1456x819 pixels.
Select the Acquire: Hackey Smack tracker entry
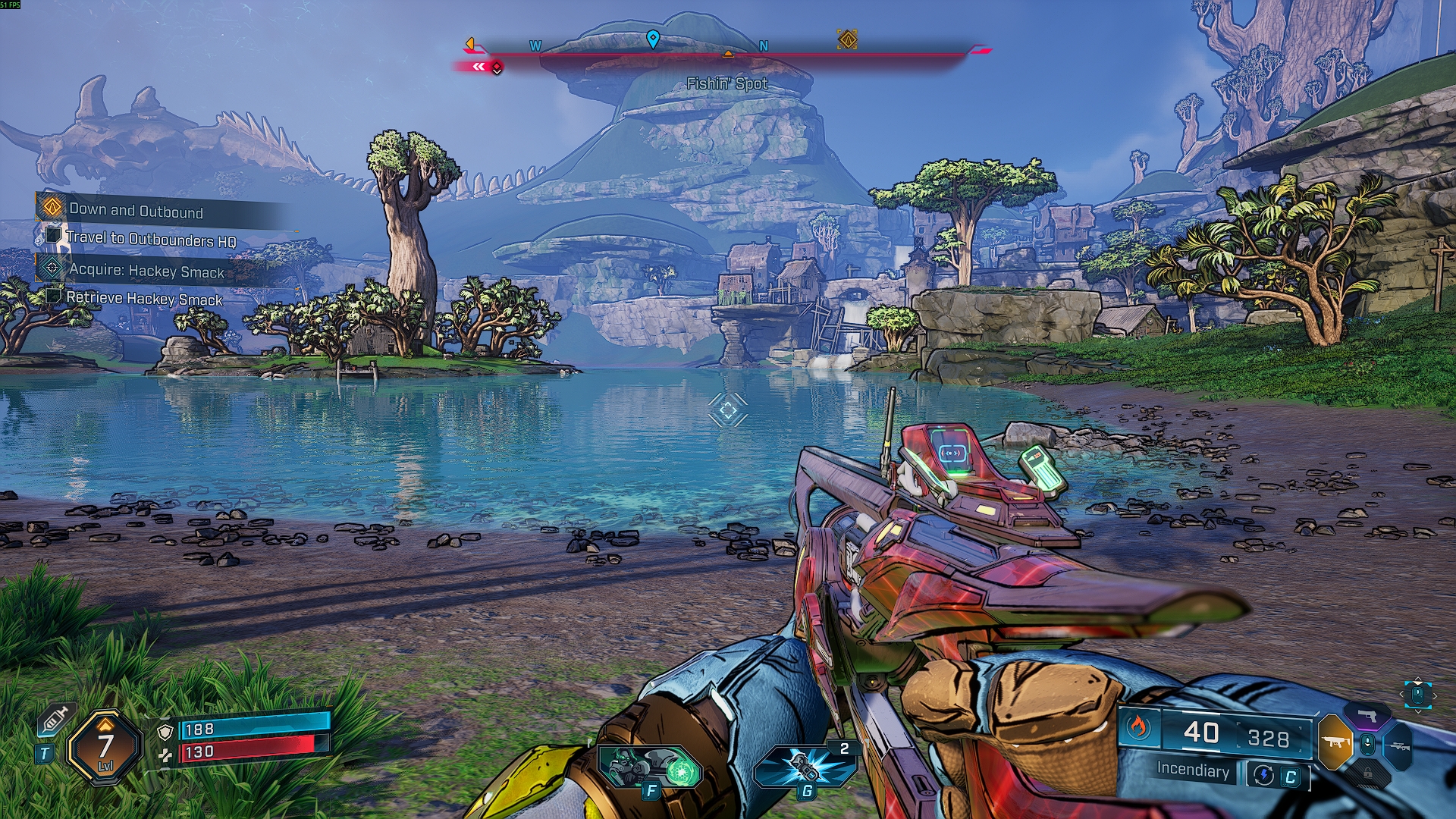point(146,270)
